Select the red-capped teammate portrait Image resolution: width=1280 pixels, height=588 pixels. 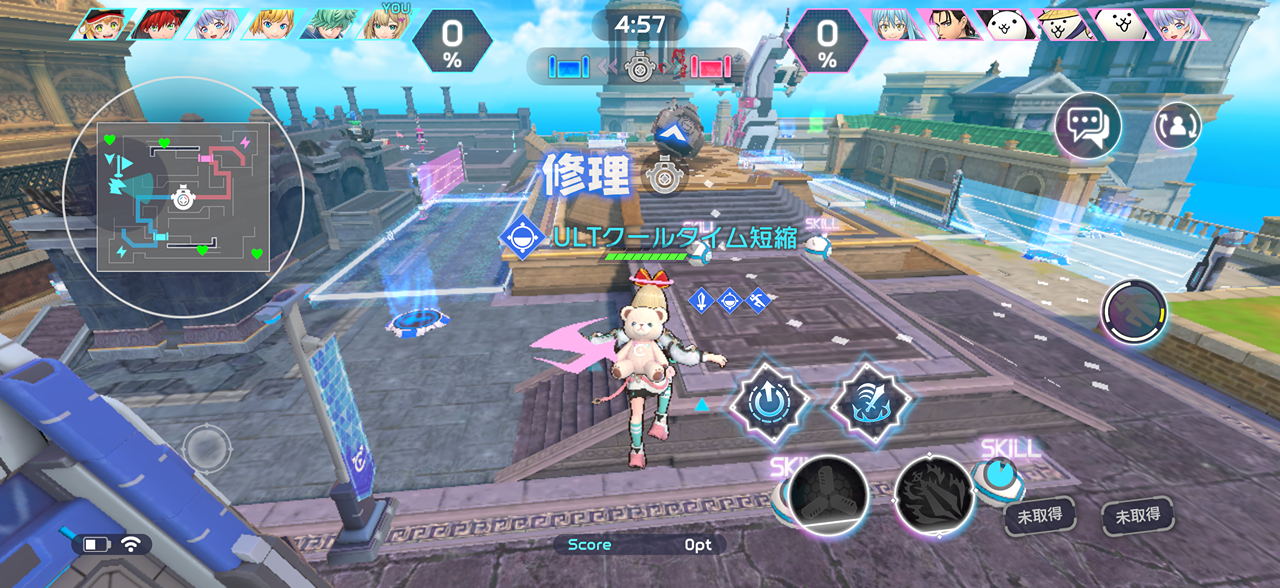click(102, 24)
